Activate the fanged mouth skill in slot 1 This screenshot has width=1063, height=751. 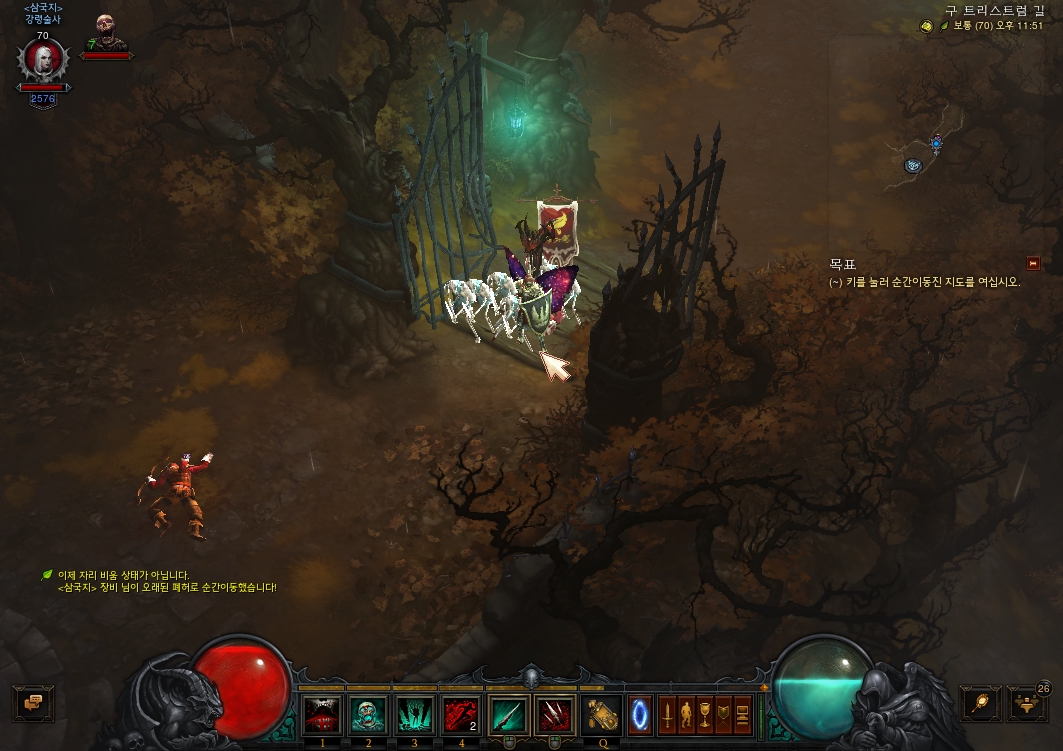tap(322, 715)
